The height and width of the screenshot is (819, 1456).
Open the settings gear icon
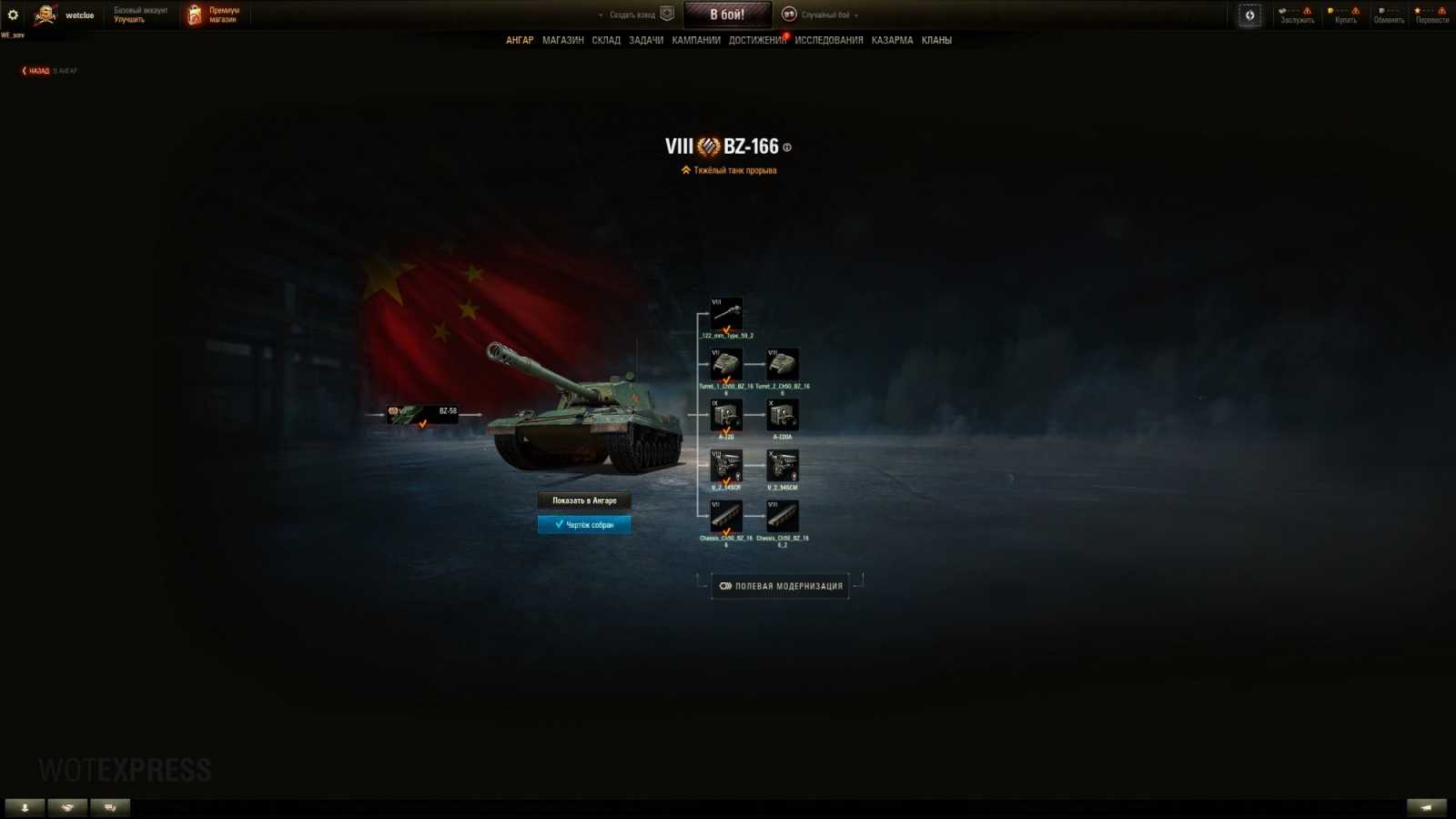[12, 14]
